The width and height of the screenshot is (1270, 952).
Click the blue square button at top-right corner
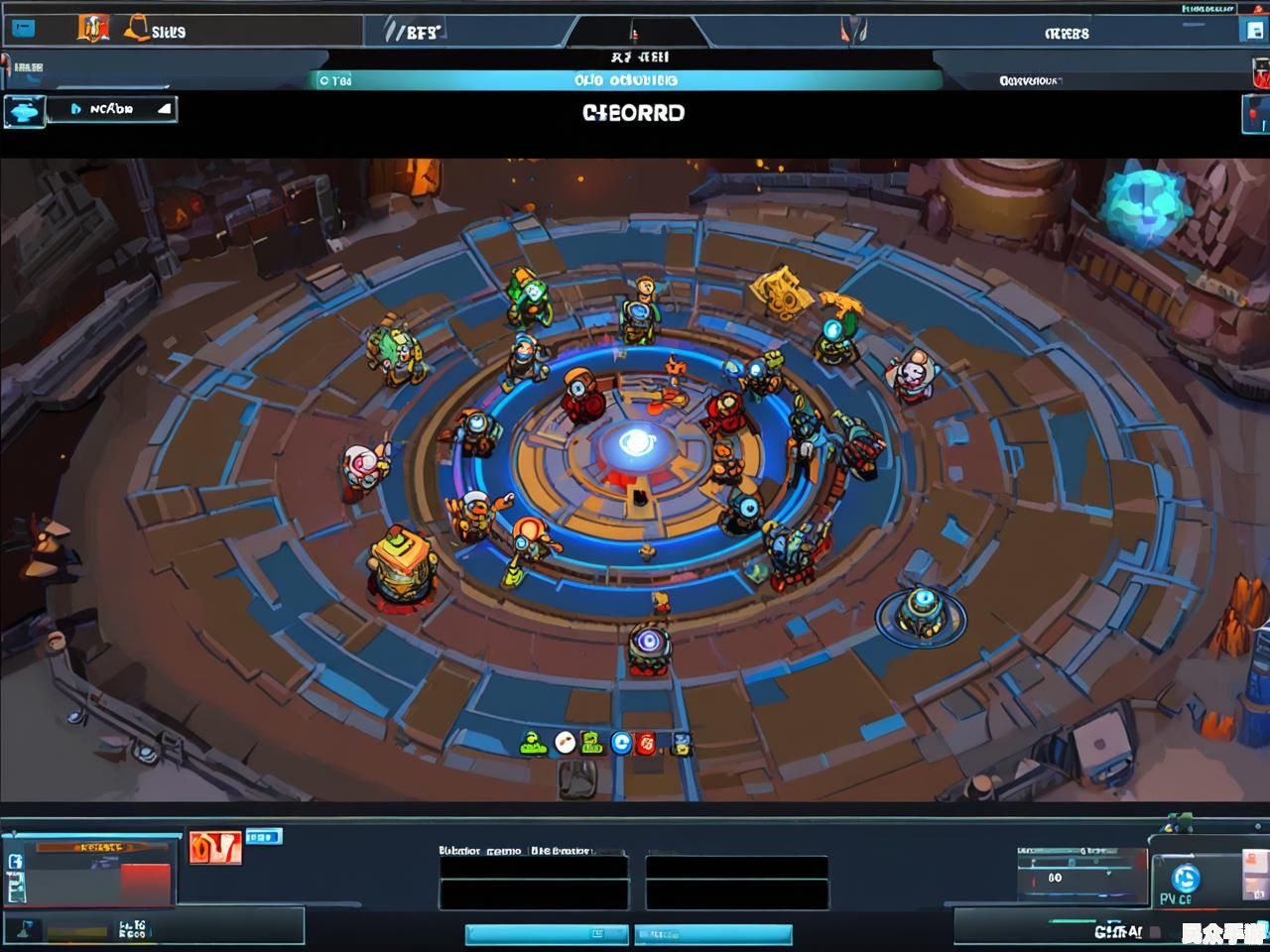point(1254,30)
